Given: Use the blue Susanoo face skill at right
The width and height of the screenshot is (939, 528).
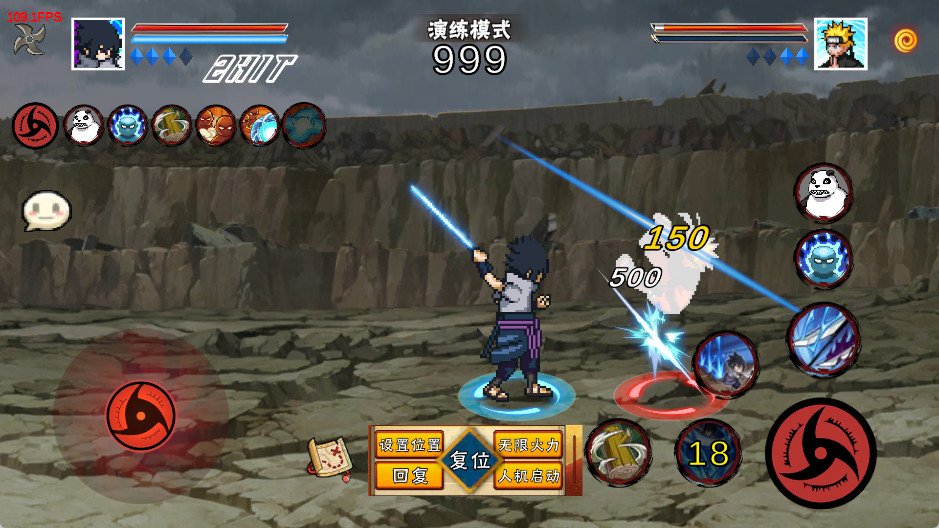Looking at the screenshot, I should coord(824,258).
